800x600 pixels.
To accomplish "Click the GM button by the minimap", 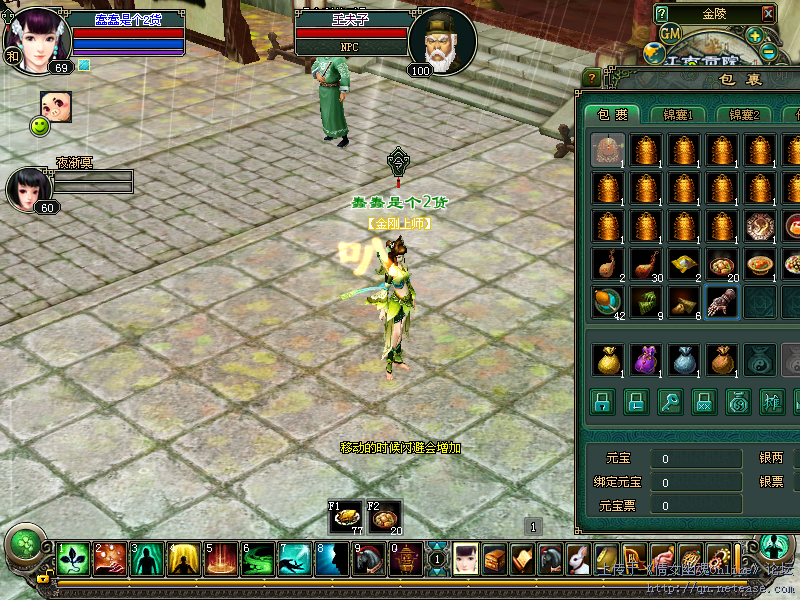I will [670, 33].
